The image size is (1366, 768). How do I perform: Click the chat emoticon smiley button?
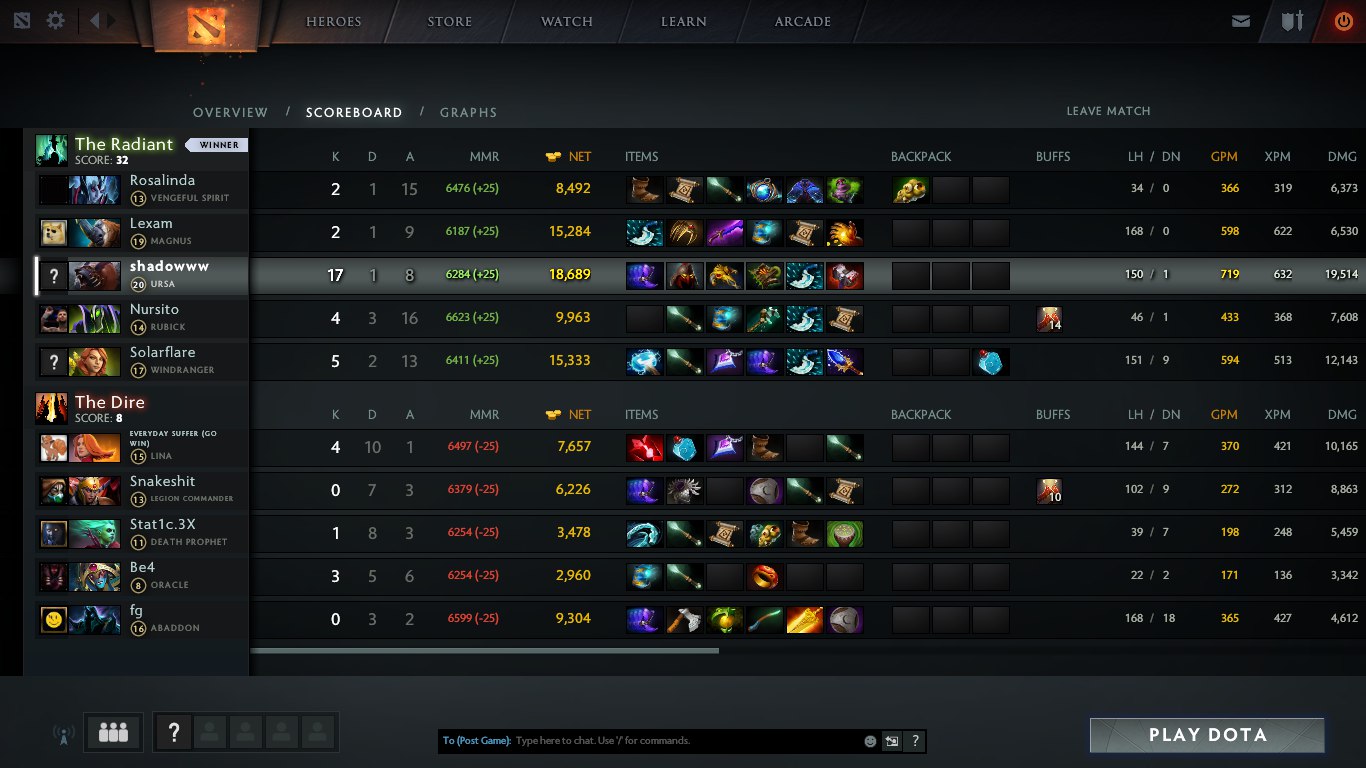(870, 741)
